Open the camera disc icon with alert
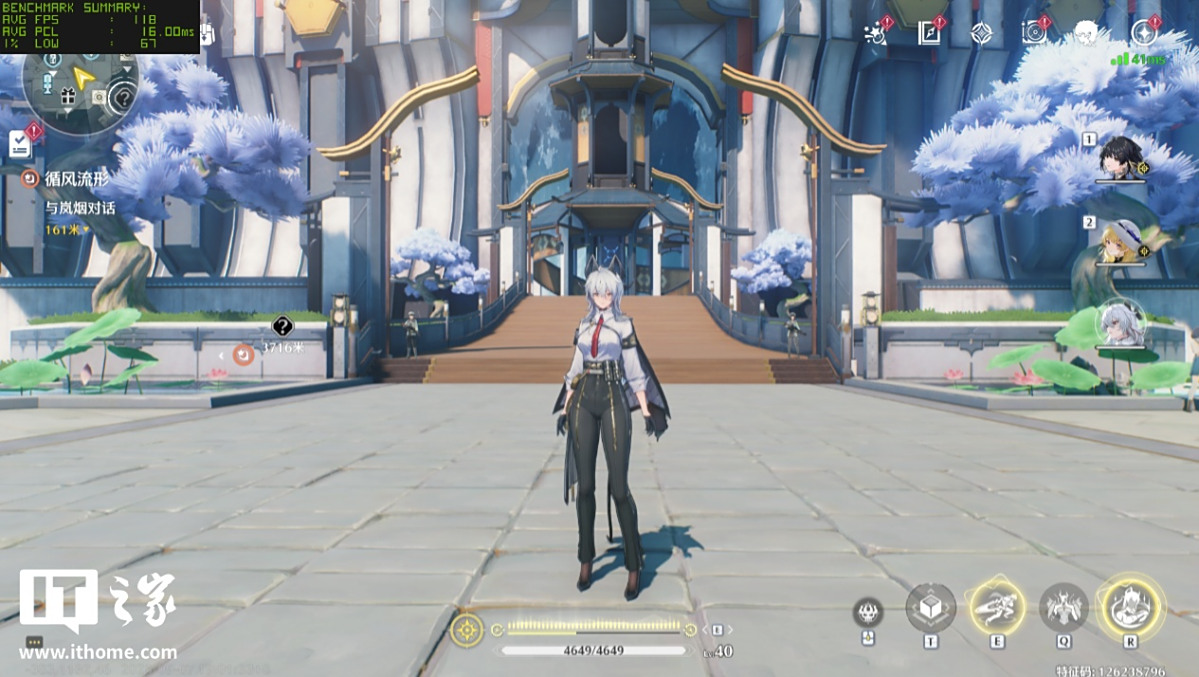Image resolution: width=1199 pixels, height=677 pixels. tap(1034, 33)
